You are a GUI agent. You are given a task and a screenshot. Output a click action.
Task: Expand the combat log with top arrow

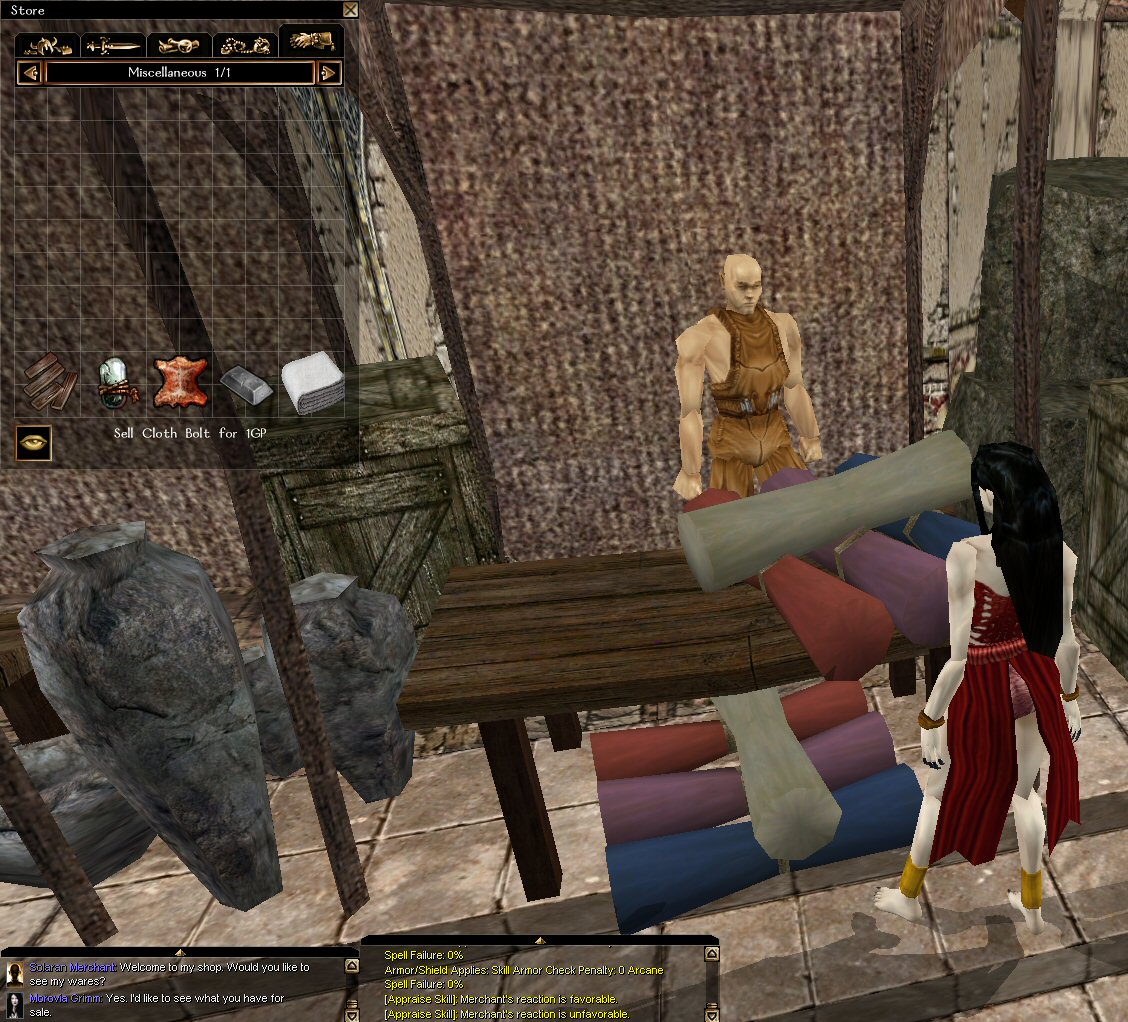coord(540,940)
